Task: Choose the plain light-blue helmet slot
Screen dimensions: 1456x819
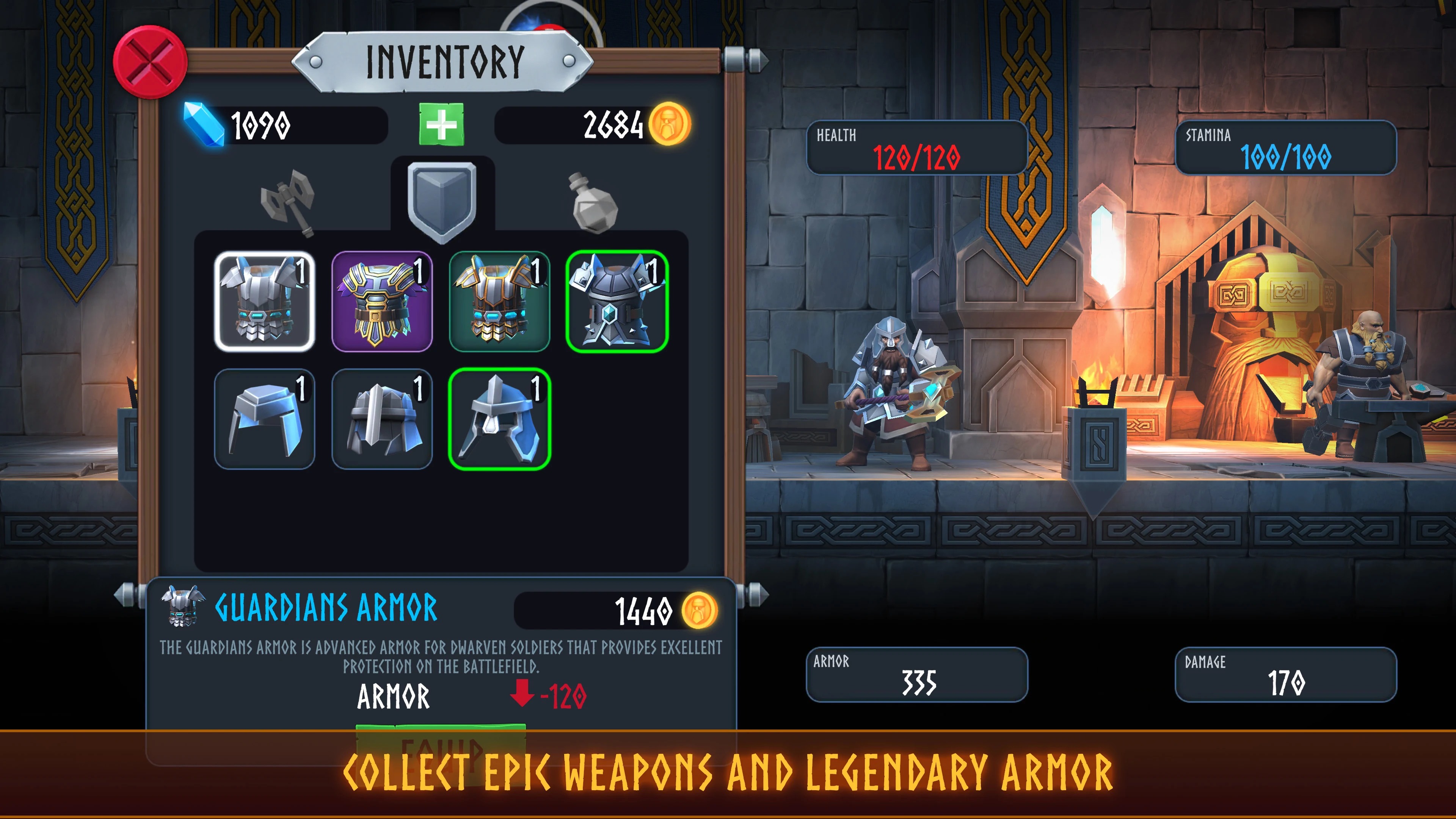Action: [x=265, y=419]
